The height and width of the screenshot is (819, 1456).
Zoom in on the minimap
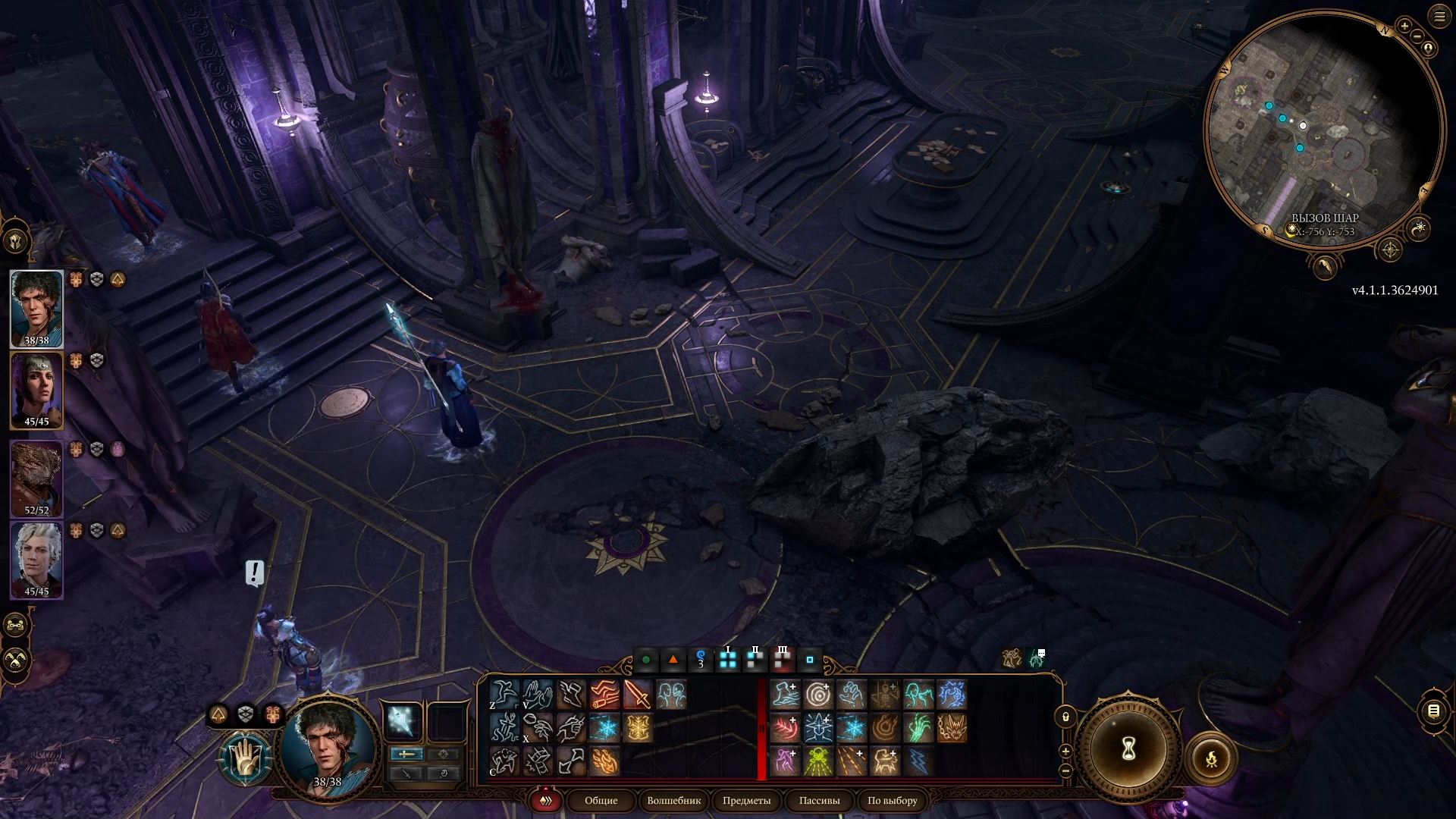point(1404,27)
